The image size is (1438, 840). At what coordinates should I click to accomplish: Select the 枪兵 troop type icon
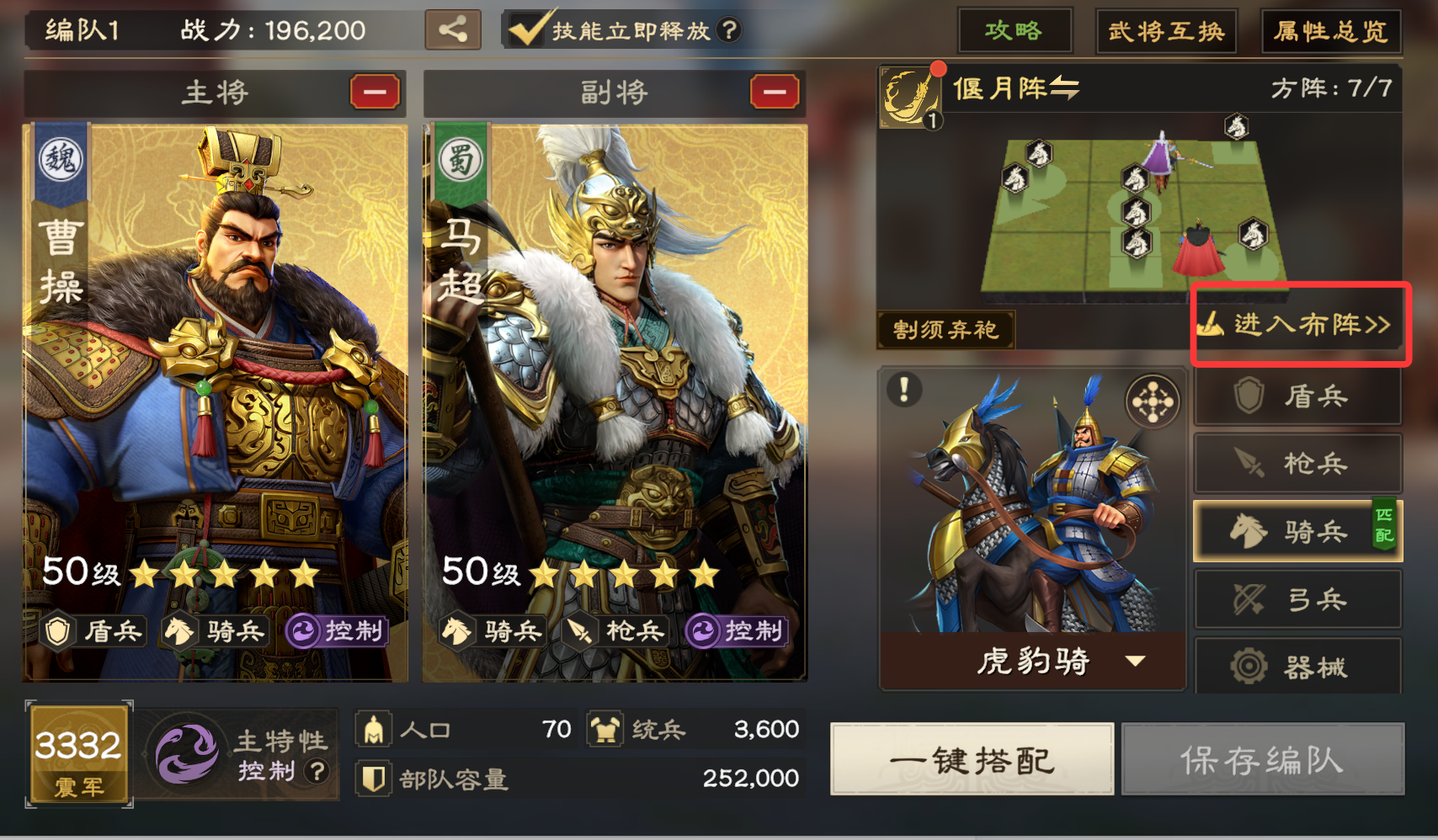[1297, 463]
